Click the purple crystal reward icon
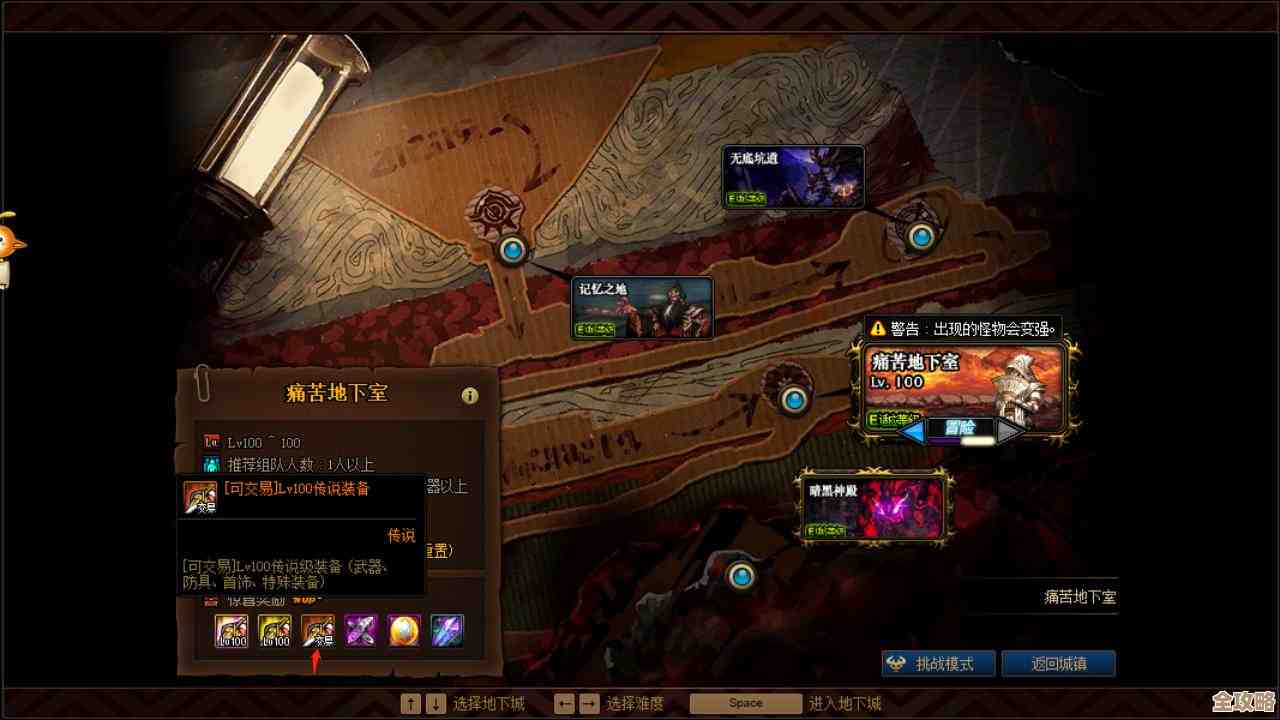The image size is (1280, 720). [x=358, y=629]
